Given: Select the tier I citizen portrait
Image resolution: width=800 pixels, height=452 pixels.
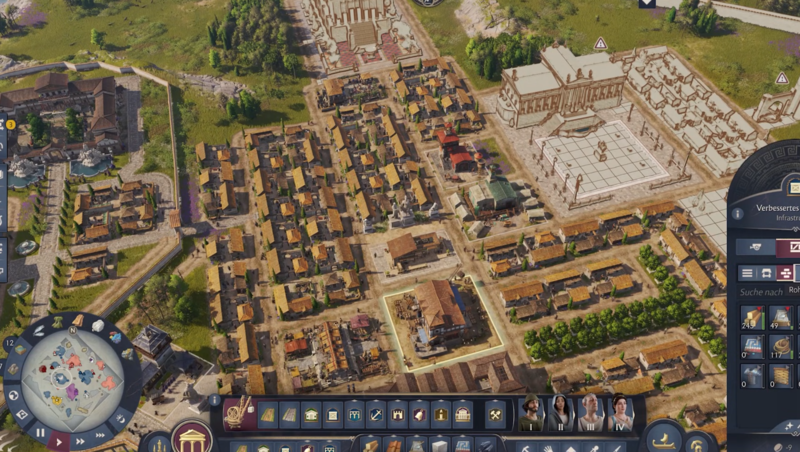Looking at the screenshot, I should (x=531, y=413).
